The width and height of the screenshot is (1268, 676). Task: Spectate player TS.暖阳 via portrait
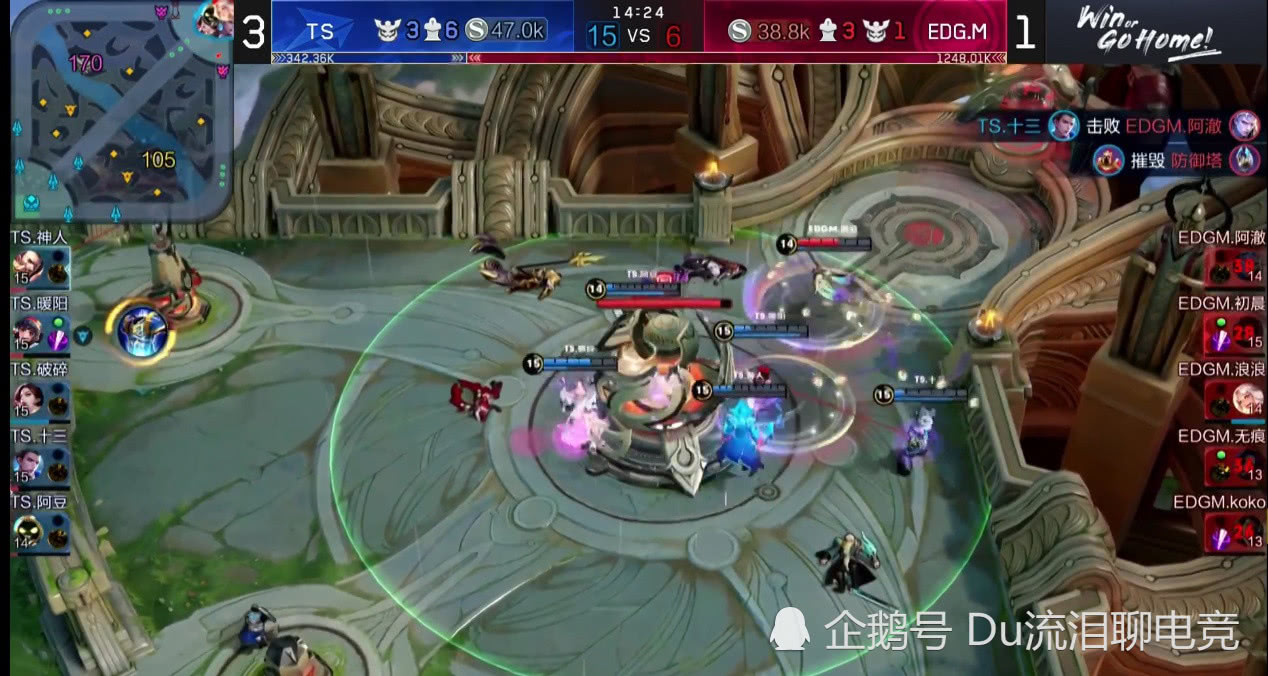click(28, 332)
